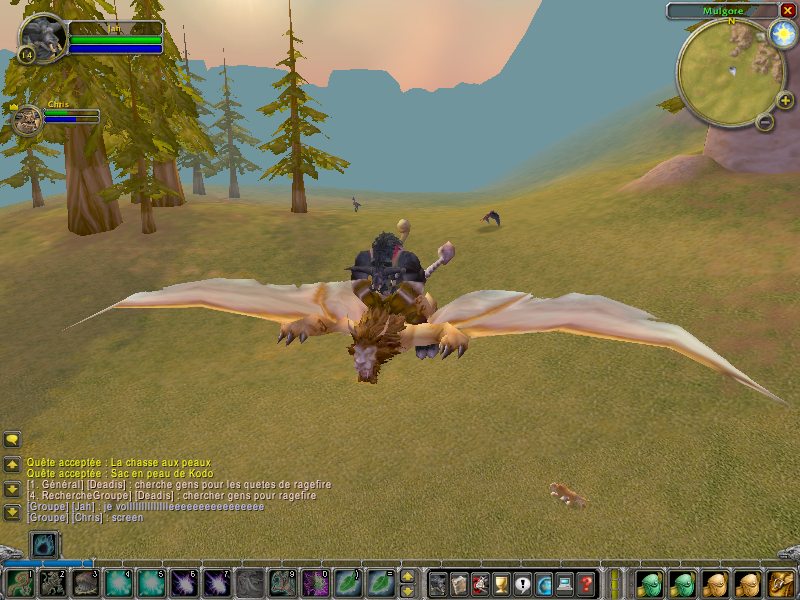The width and height of the screenshot is (800, 600).
Task: Select the Jah player portrait
Action: [44, 38]
